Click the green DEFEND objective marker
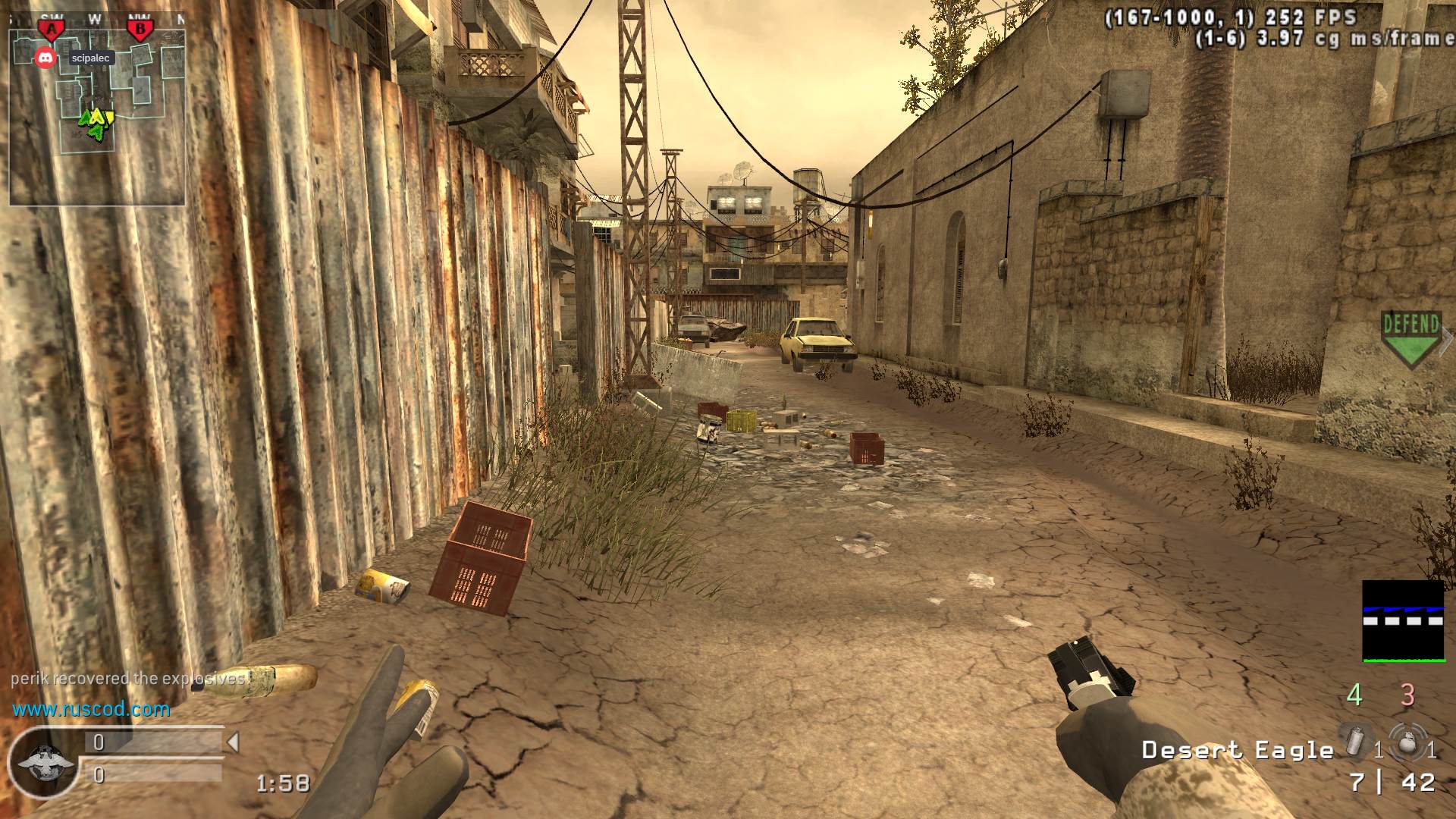The width and height of the screenshot is (1456, 819). pos(1410,338)
